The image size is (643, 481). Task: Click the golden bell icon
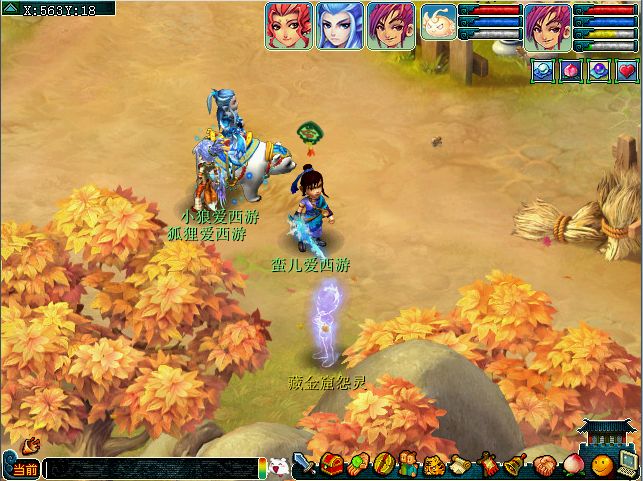point(516,466)
